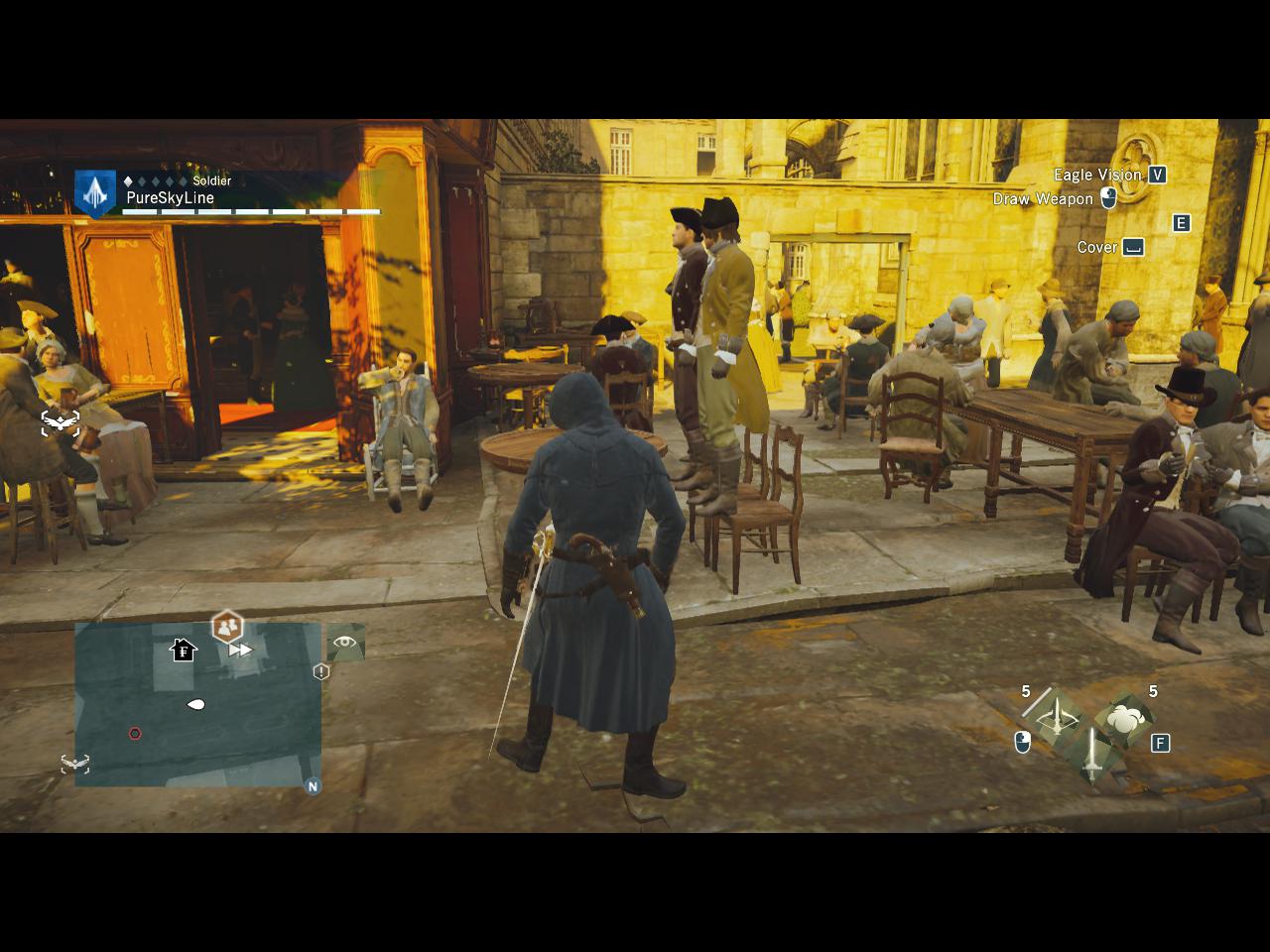Select the exclamation alert marker on minimap

pos(320,671)
